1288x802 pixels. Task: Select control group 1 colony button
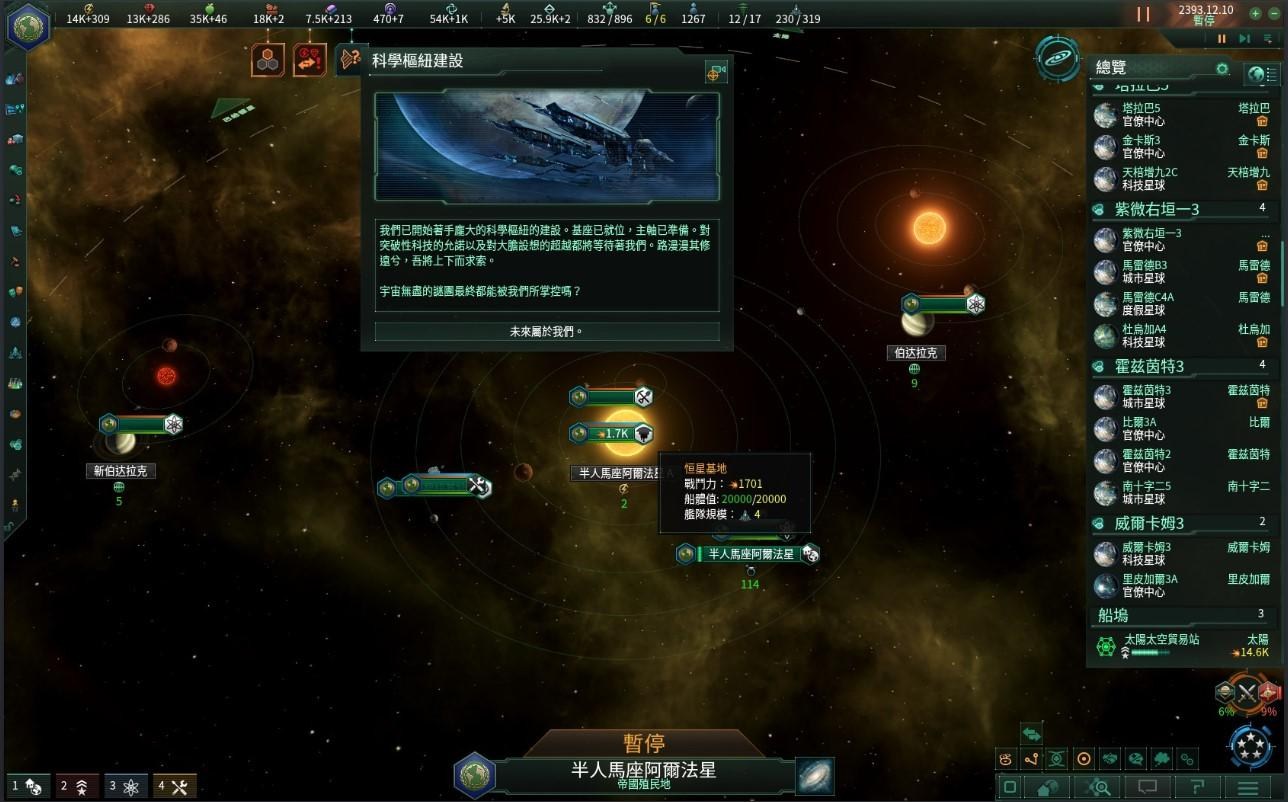coord(26,786)
